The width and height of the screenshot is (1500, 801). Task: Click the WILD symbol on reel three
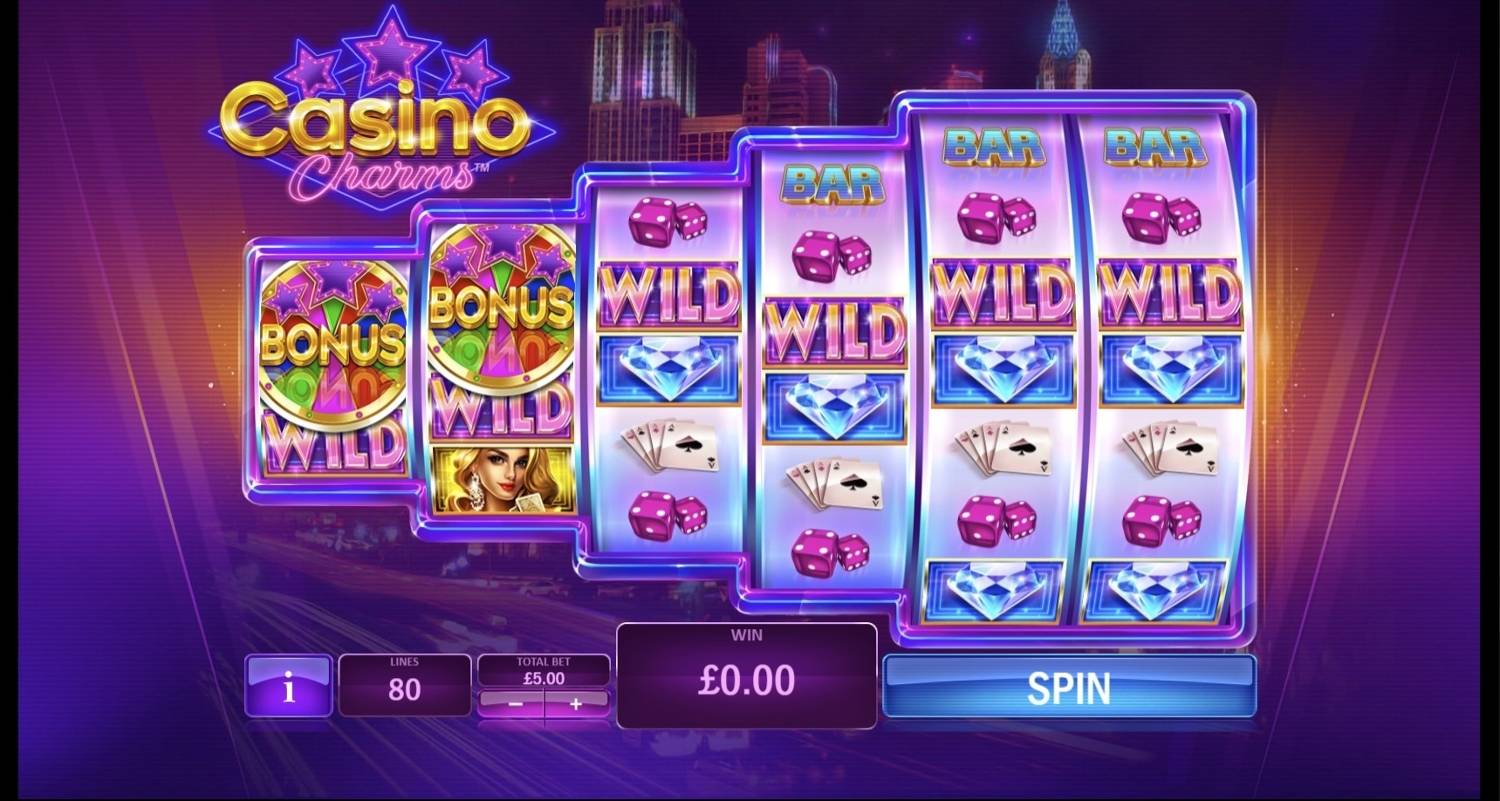pyautogui.click(x=668, y=293)
